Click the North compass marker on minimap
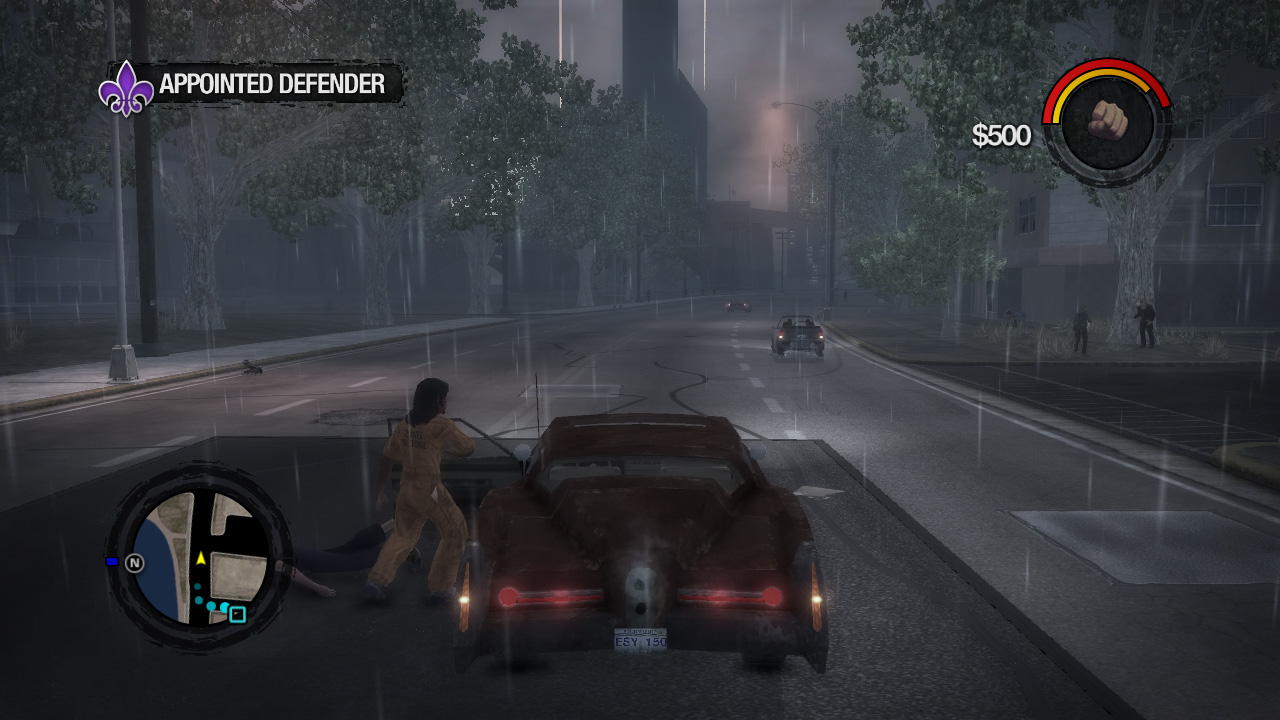Screen dimensions: 1280x720 (x=136, y=562)
